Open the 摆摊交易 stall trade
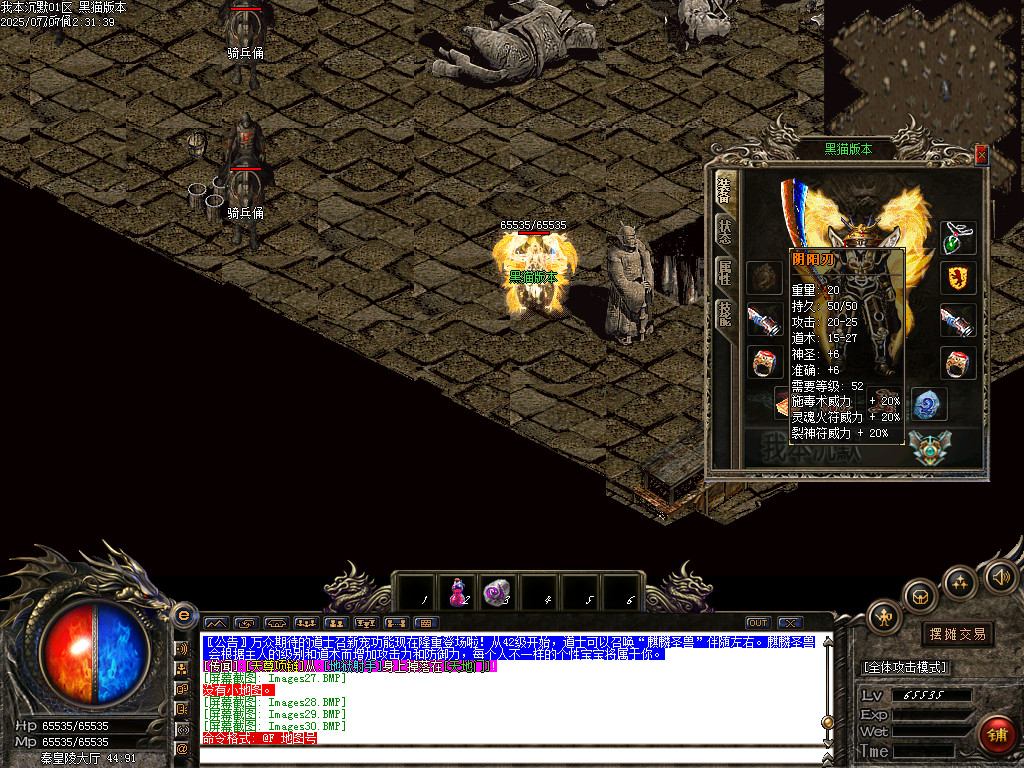This screenshot has width=1024, height=768. [957, 634]
